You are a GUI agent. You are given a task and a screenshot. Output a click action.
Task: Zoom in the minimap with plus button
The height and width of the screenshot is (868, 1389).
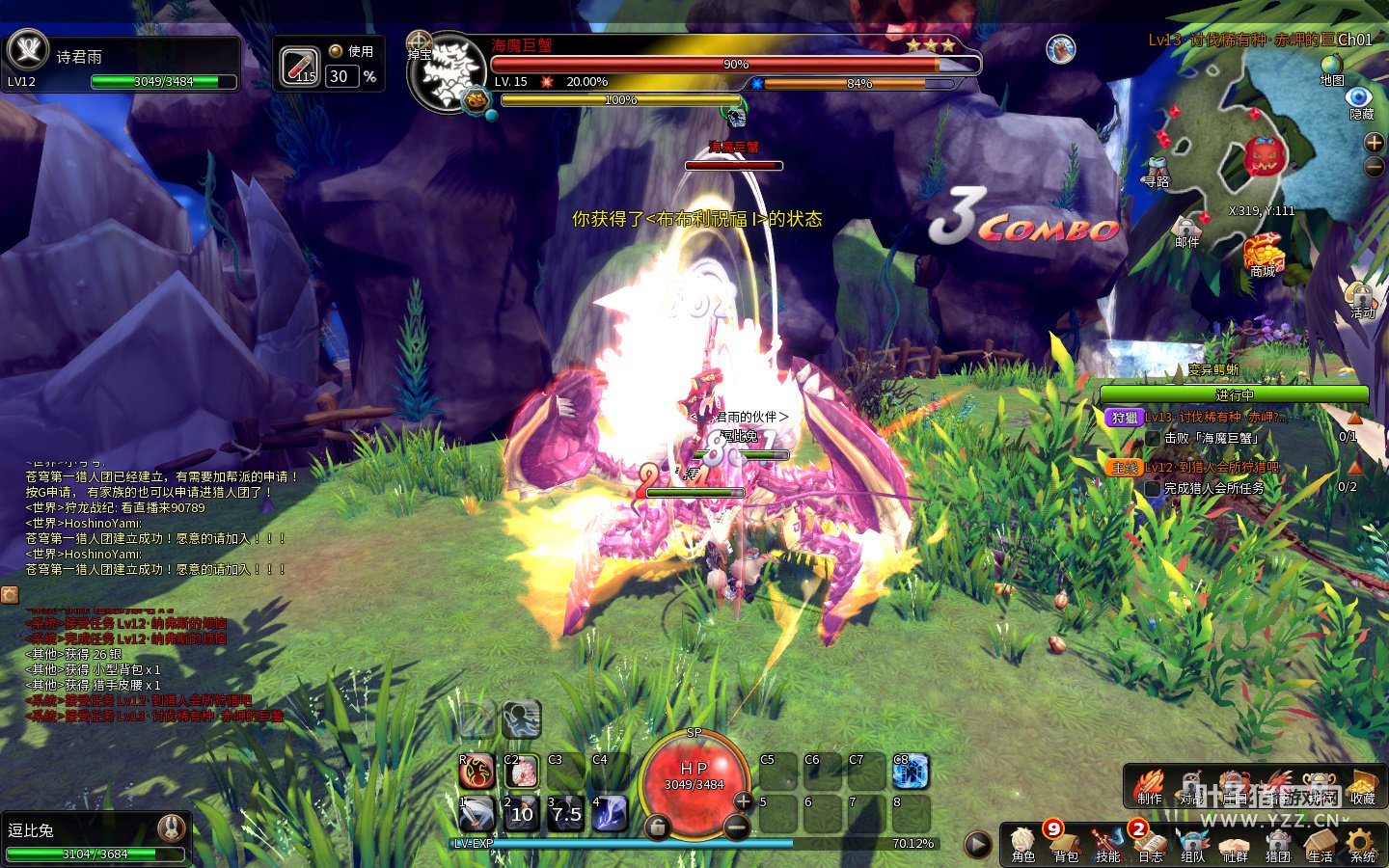(x=1374, y=143)
